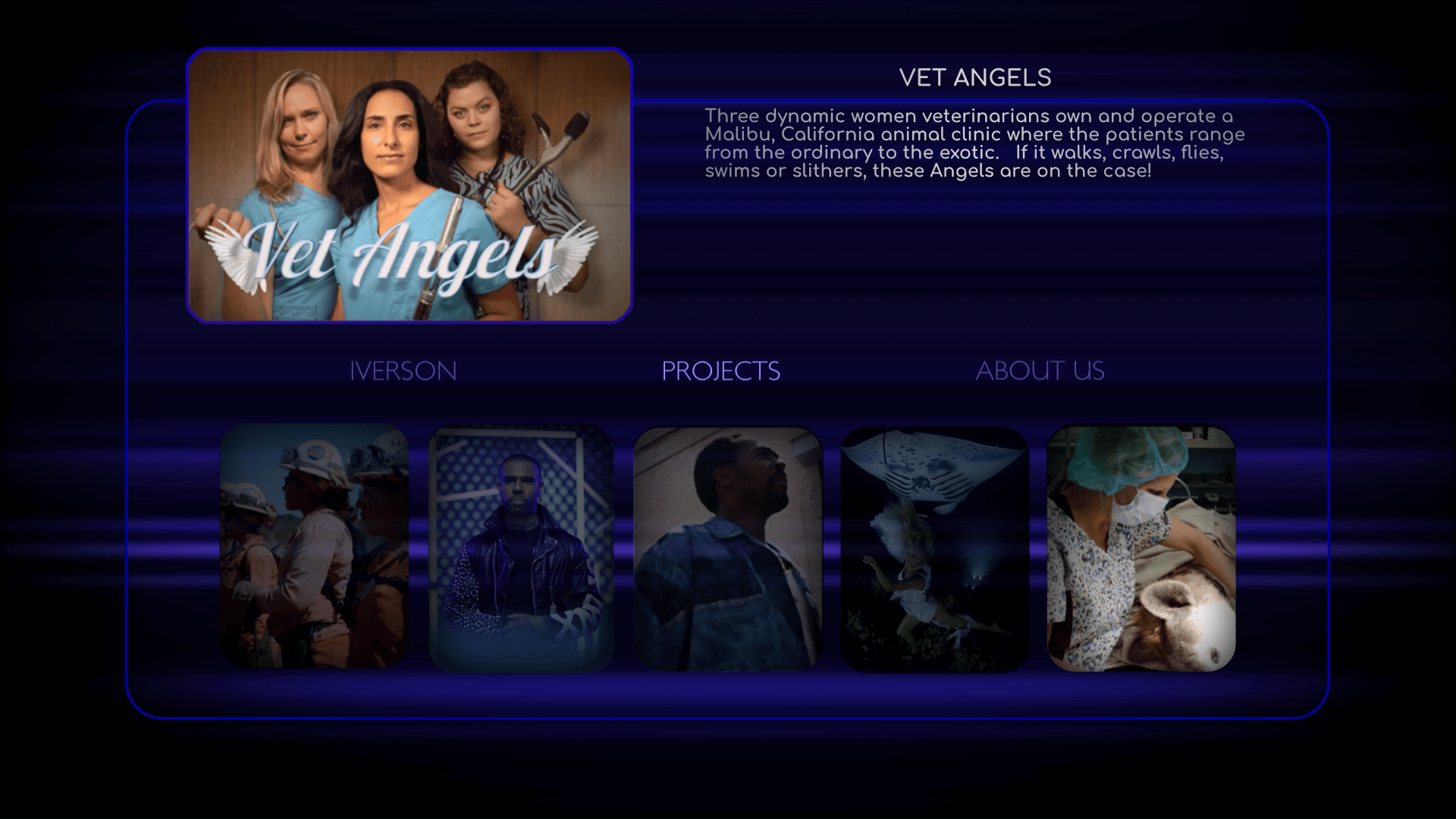Screen dimensions: 1456x819
Task: Click the Vet Angels show description text
Action: click(x=974, y=144)
